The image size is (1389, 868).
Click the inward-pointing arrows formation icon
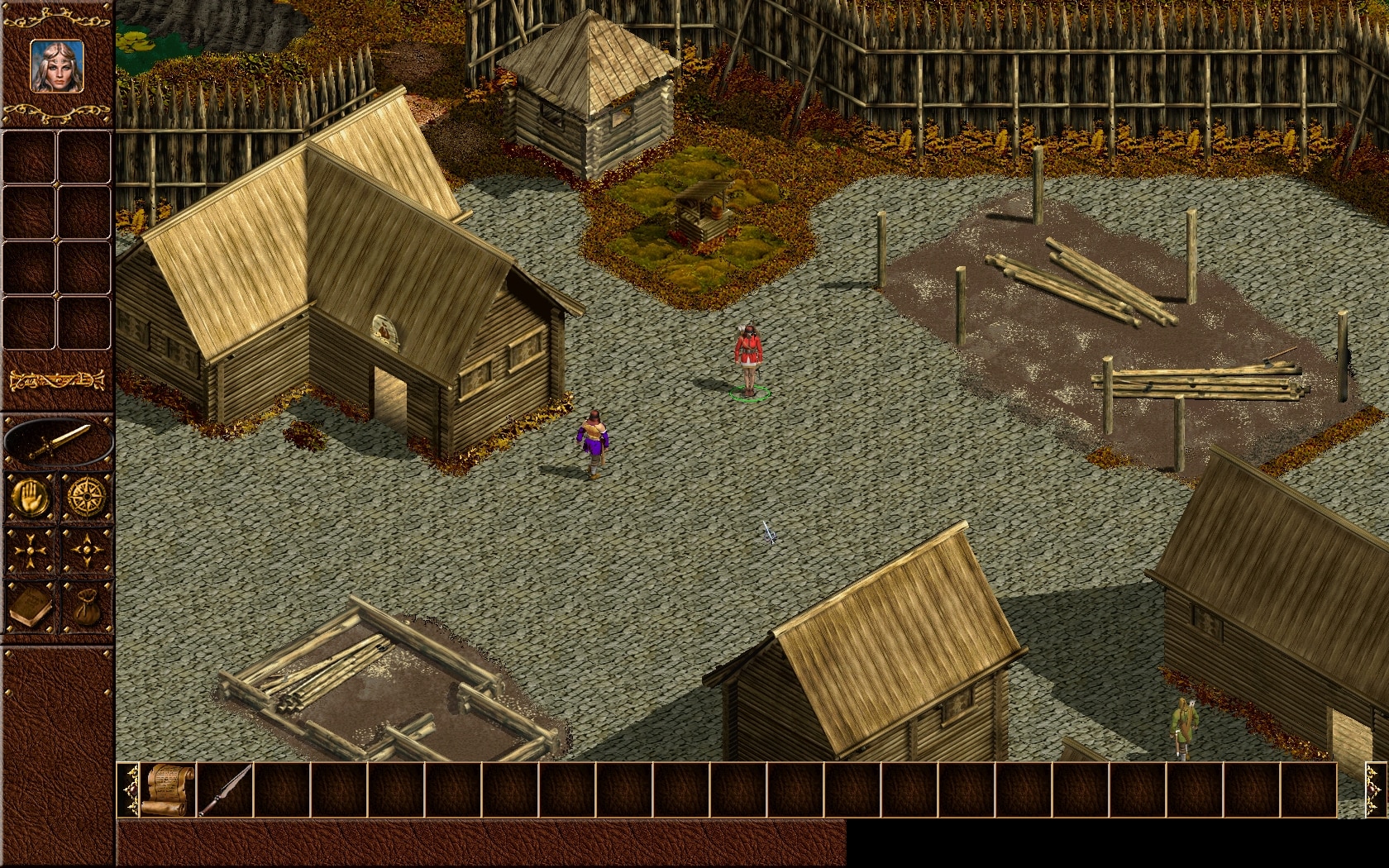31,550
